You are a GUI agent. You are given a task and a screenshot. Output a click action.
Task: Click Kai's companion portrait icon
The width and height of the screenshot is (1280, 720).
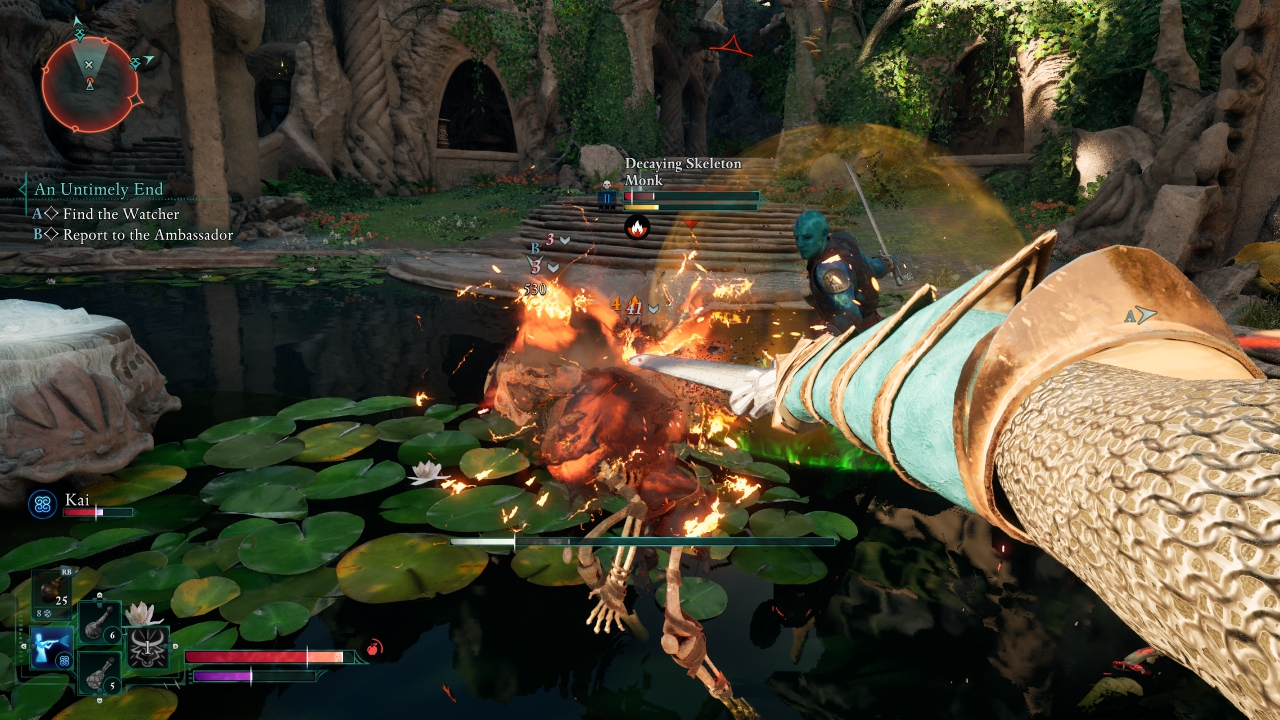(43, 504)
